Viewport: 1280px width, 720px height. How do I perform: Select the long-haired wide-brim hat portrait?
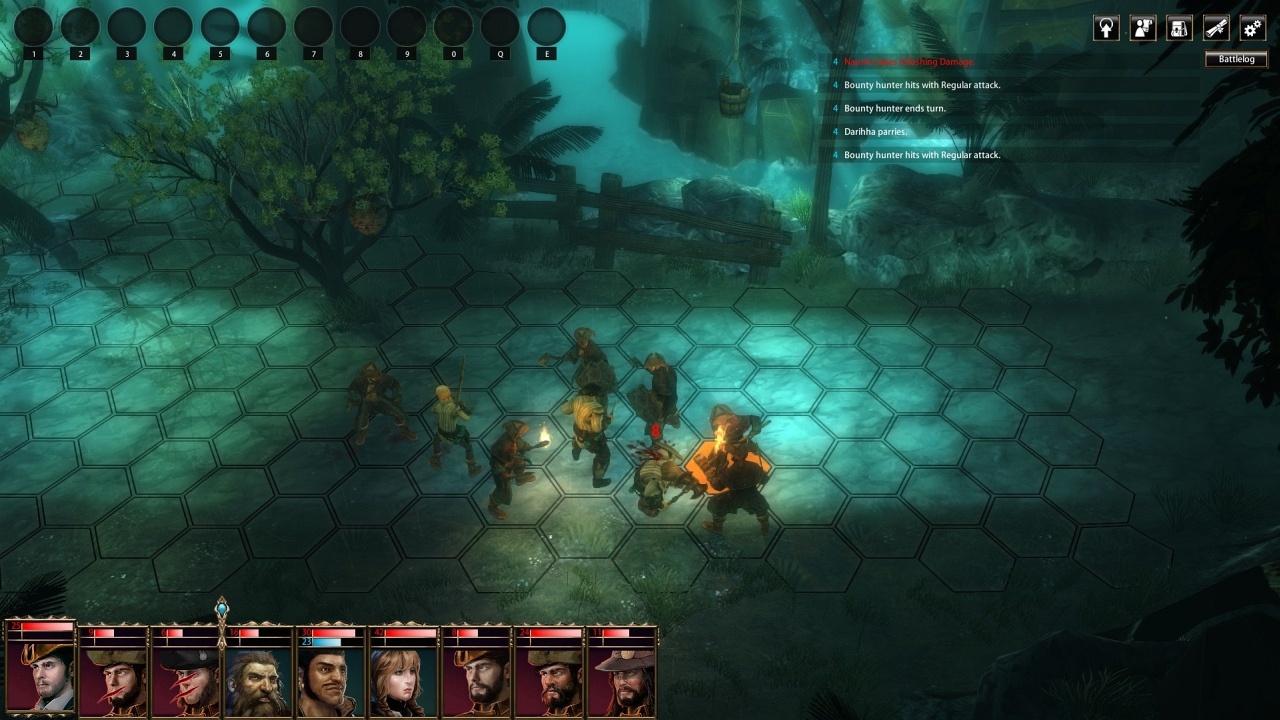click(622, 682)
